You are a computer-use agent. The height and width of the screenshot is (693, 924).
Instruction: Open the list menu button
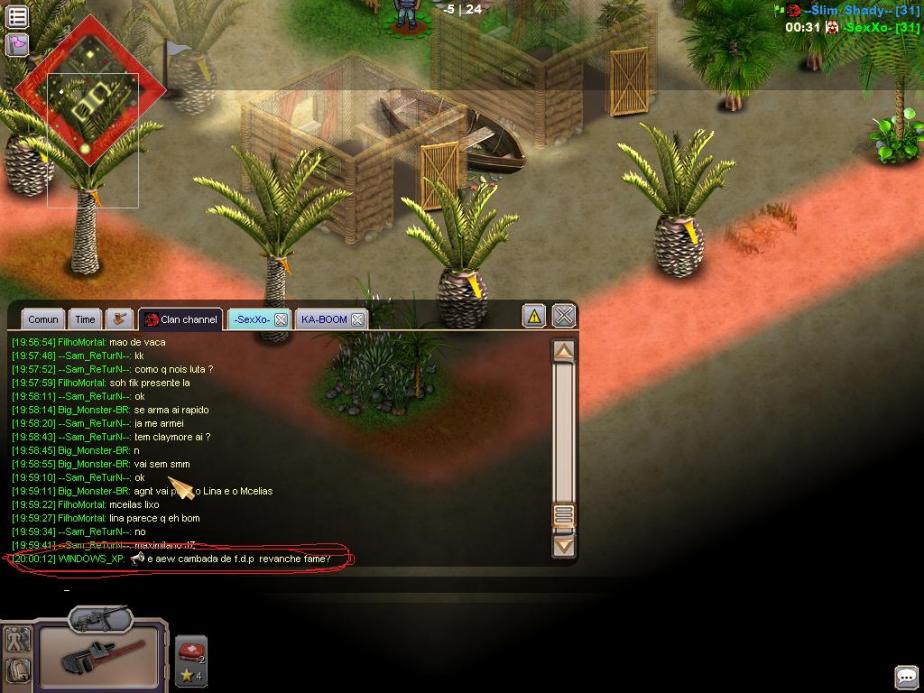click(18, 15)
